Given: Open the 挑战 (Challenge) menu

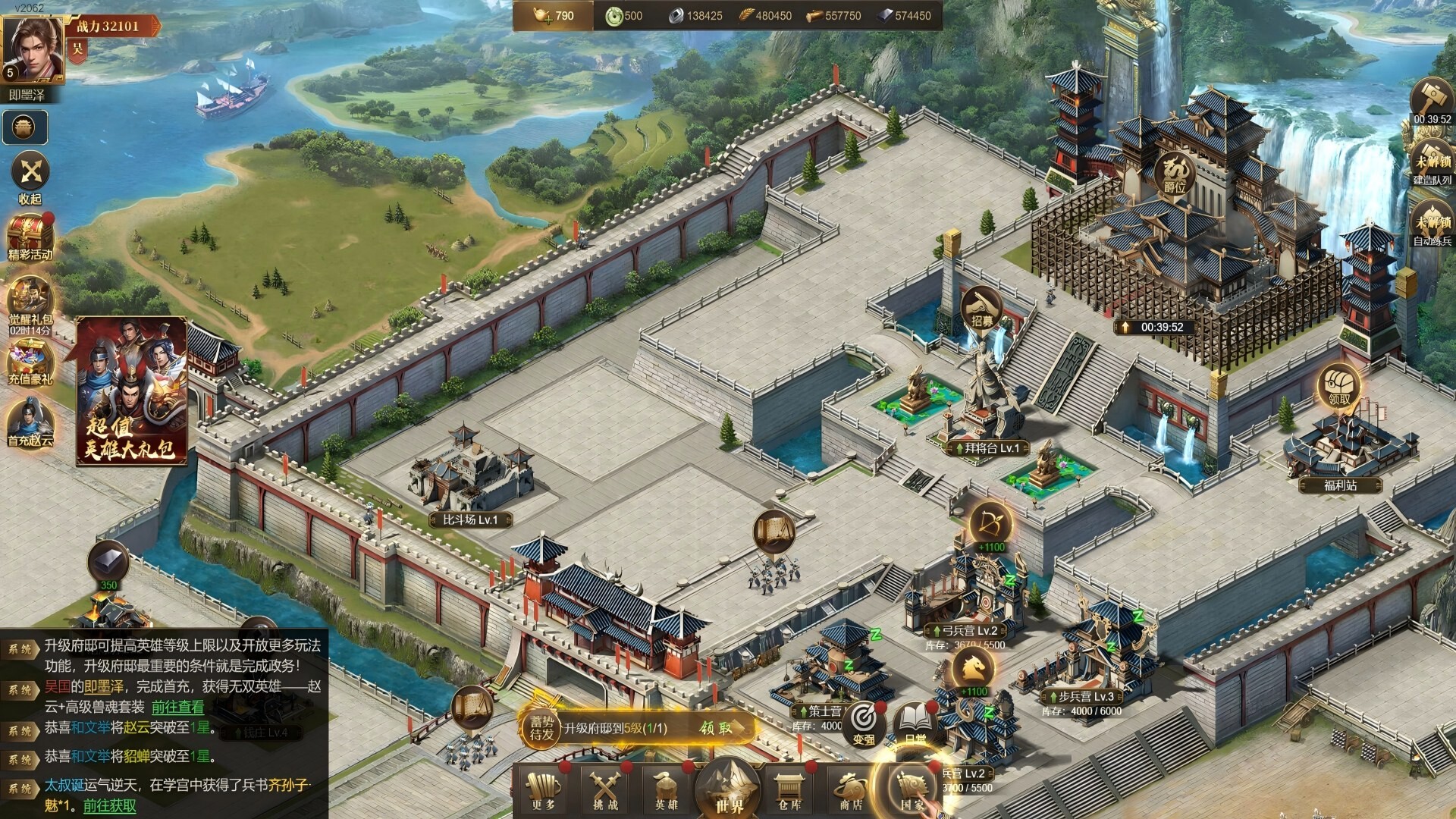Looking at the screenshot, I should (x=605, y=789).
